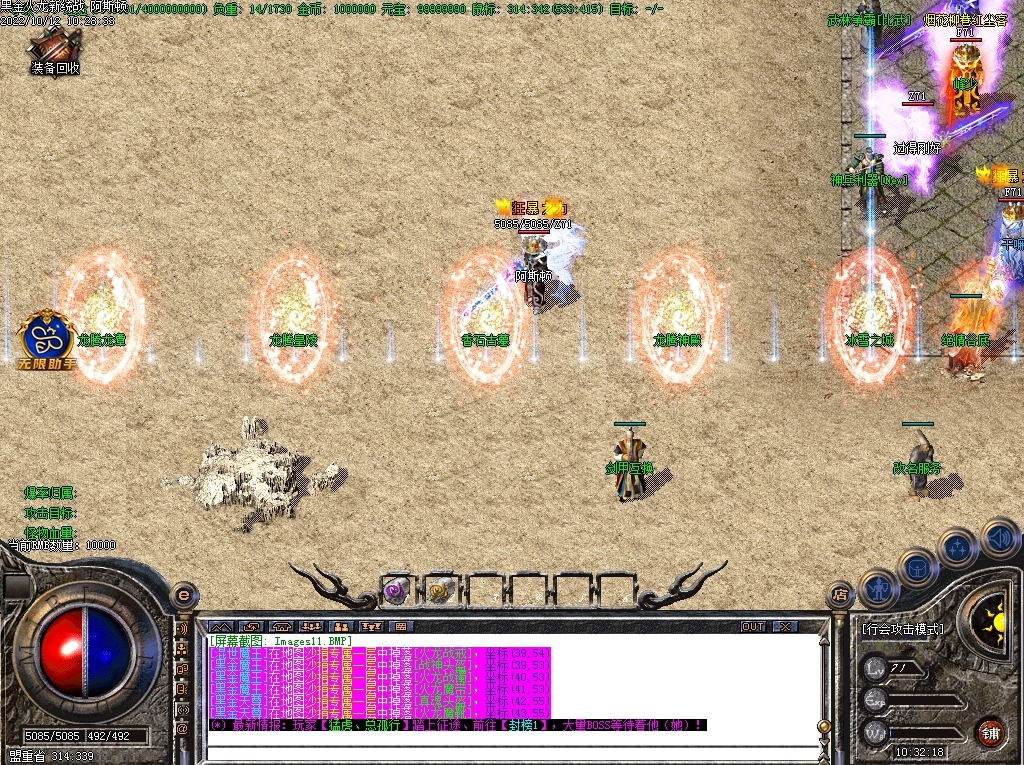Open the character status orb button
Viewport: 1024px width, 765px height.
pos(878,589)
